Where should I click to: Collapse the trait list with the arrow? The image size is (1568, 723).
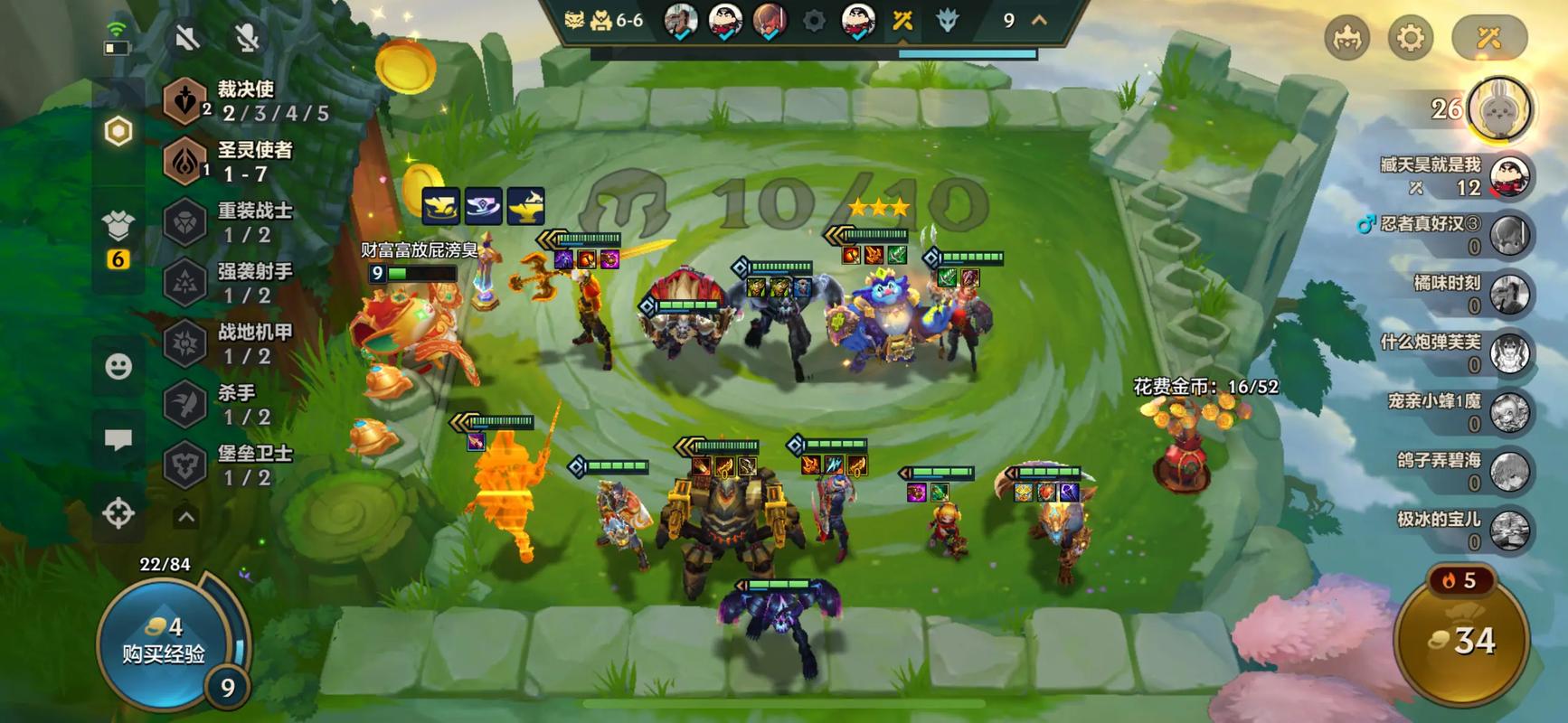coord(186,517)
